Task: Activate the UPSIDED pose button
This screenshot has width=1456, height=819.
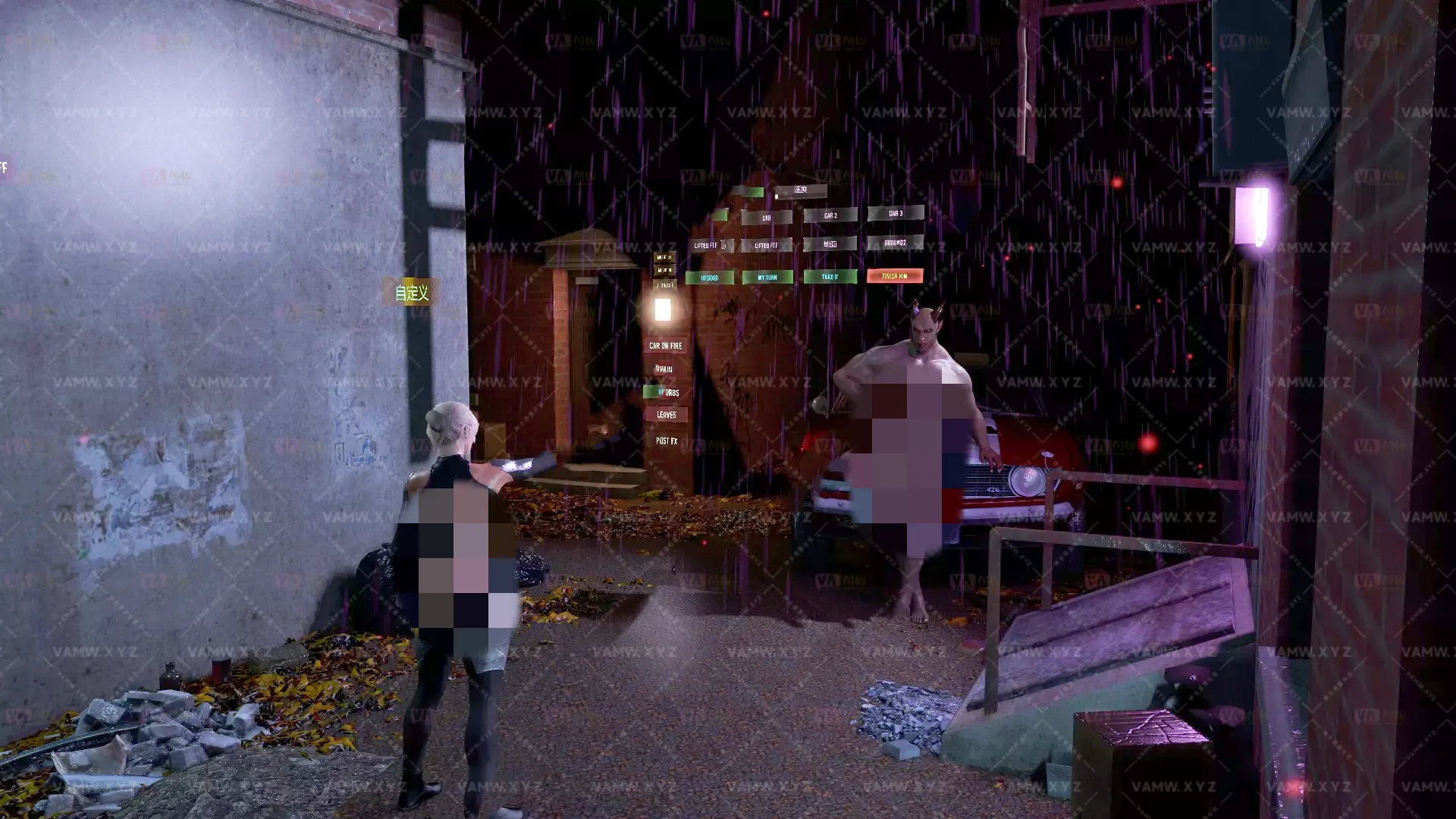Action: pos(710,277)
